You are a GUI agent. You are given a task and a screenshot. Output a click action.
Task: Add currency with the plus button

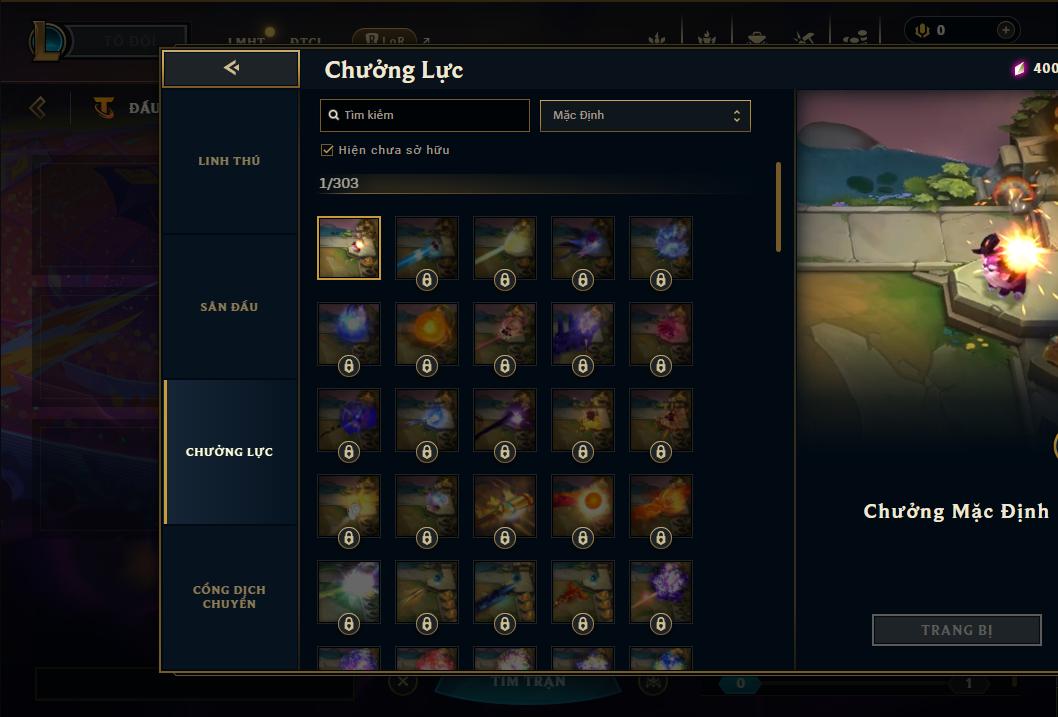(1005, 31)
